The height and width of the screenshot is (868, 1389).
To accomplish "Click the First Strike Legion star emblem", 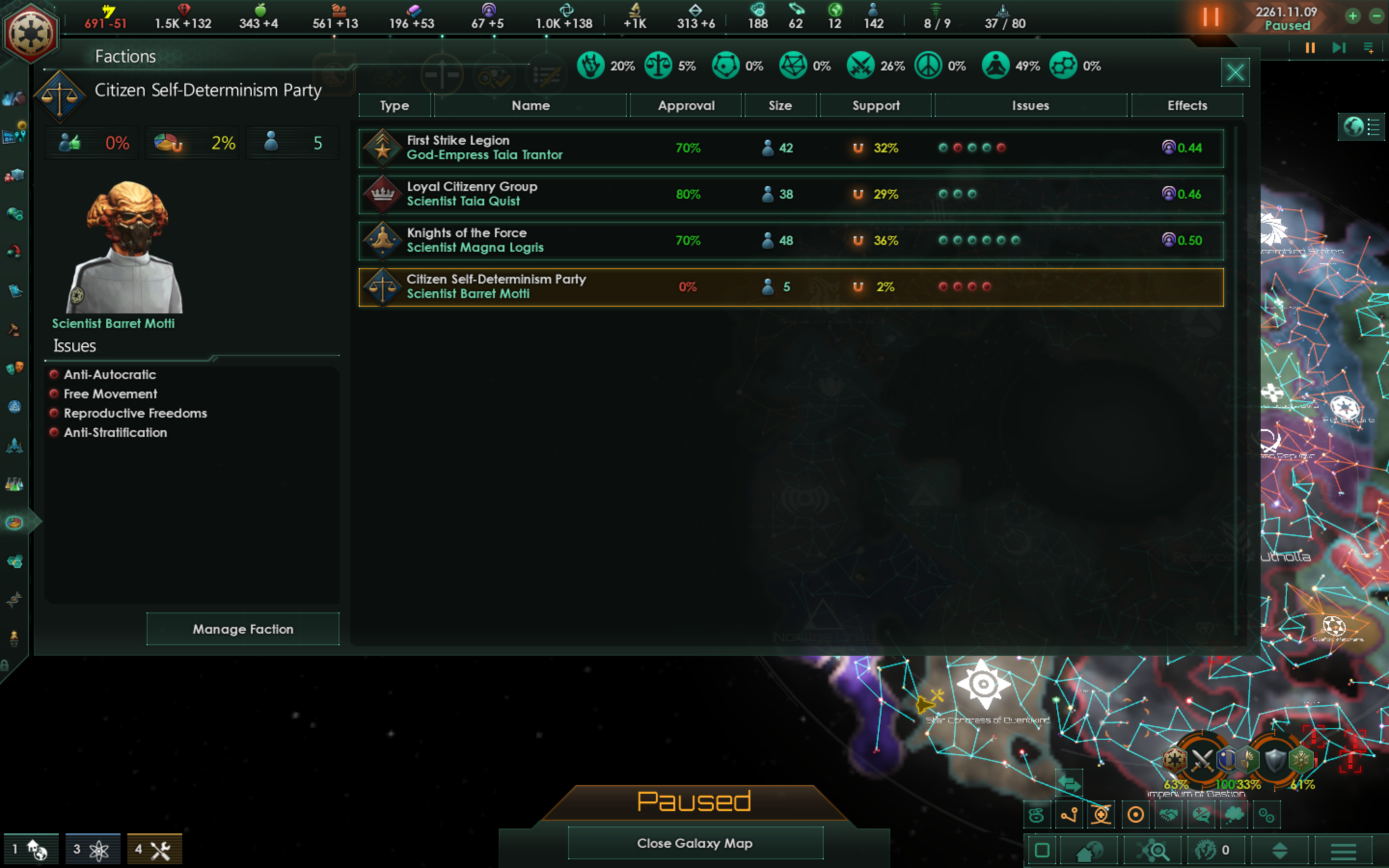I will 383,148.
